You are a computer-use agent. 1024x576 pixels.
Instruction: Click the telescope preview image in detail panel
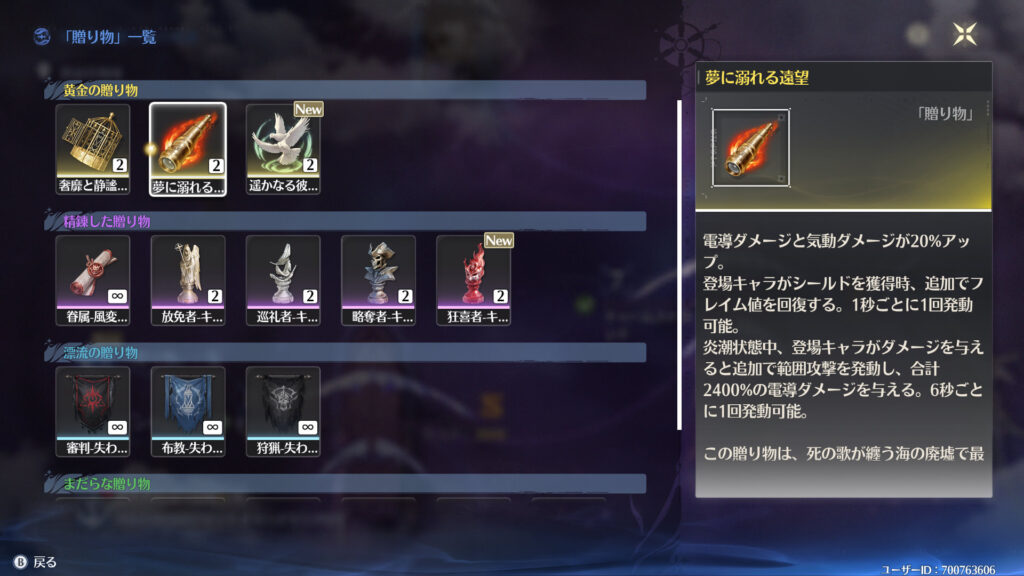[751, 149]
